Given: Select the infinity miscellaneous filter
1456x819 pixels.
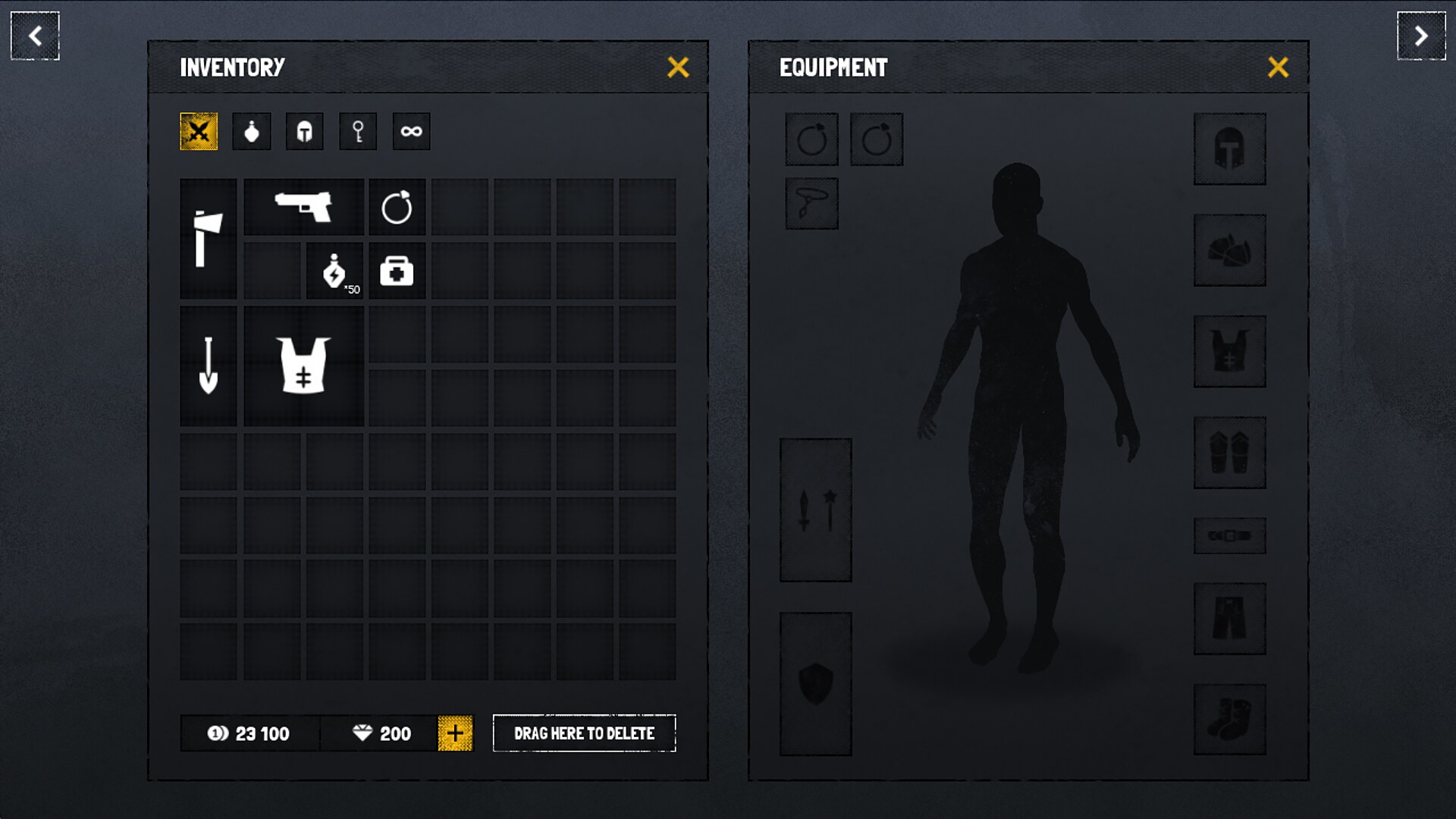Looking at the screenshot, I should pyautogui.click(x=411, y=130).
